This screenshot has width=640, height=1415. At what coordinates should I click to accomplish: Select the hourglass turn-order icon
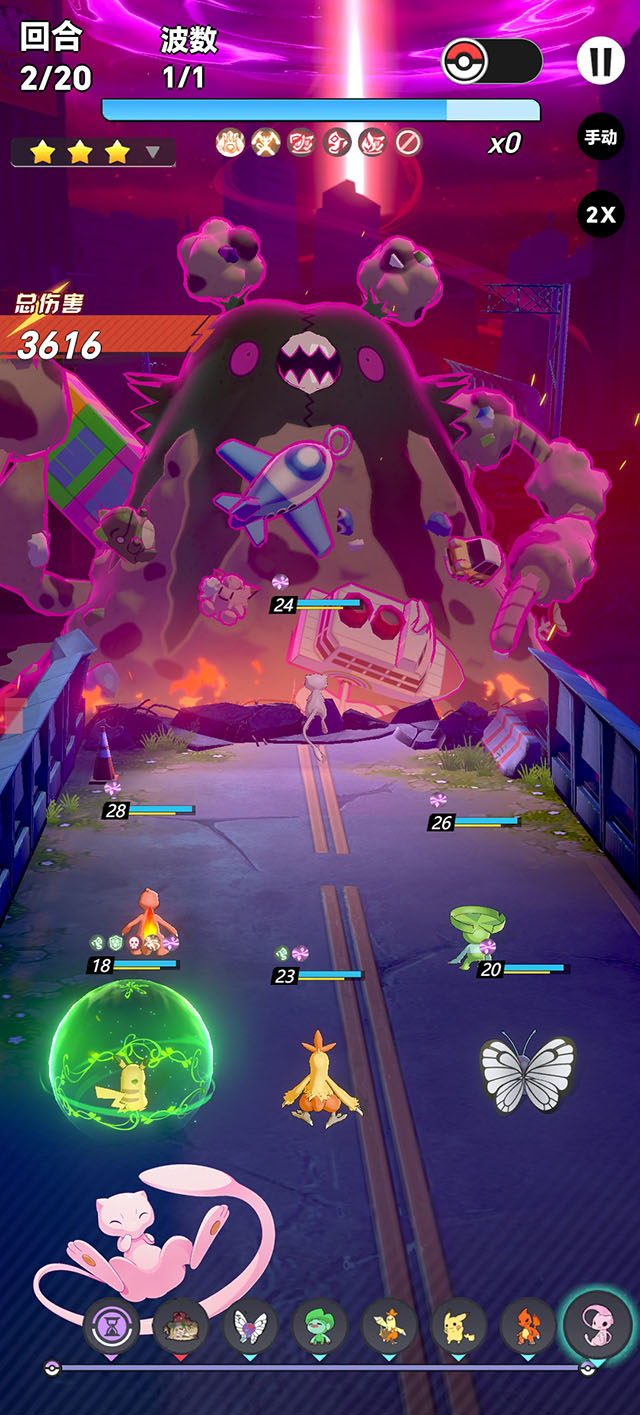tap(111, 1326)
